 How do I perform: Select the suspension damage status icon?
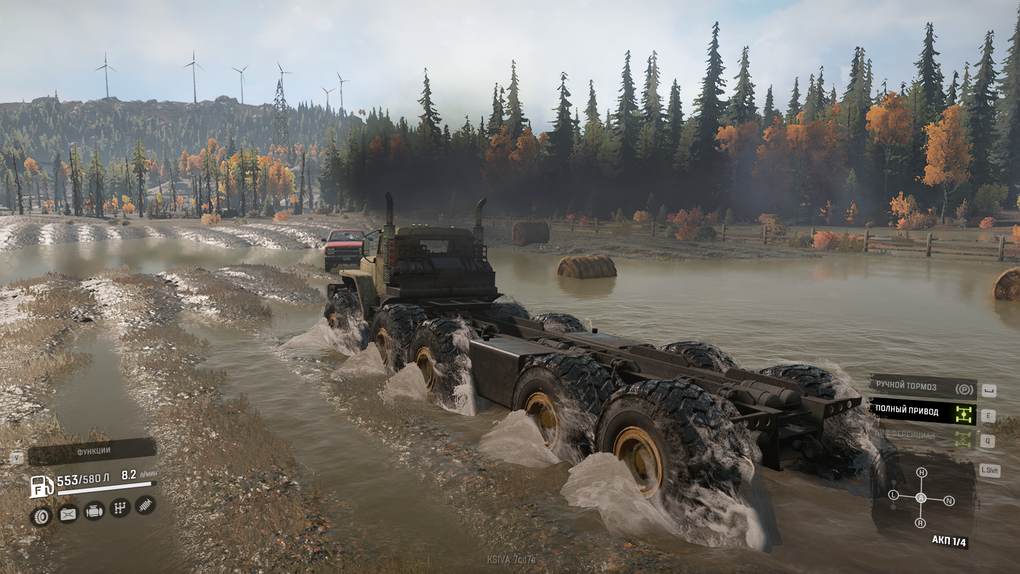[x=145, y=505]
